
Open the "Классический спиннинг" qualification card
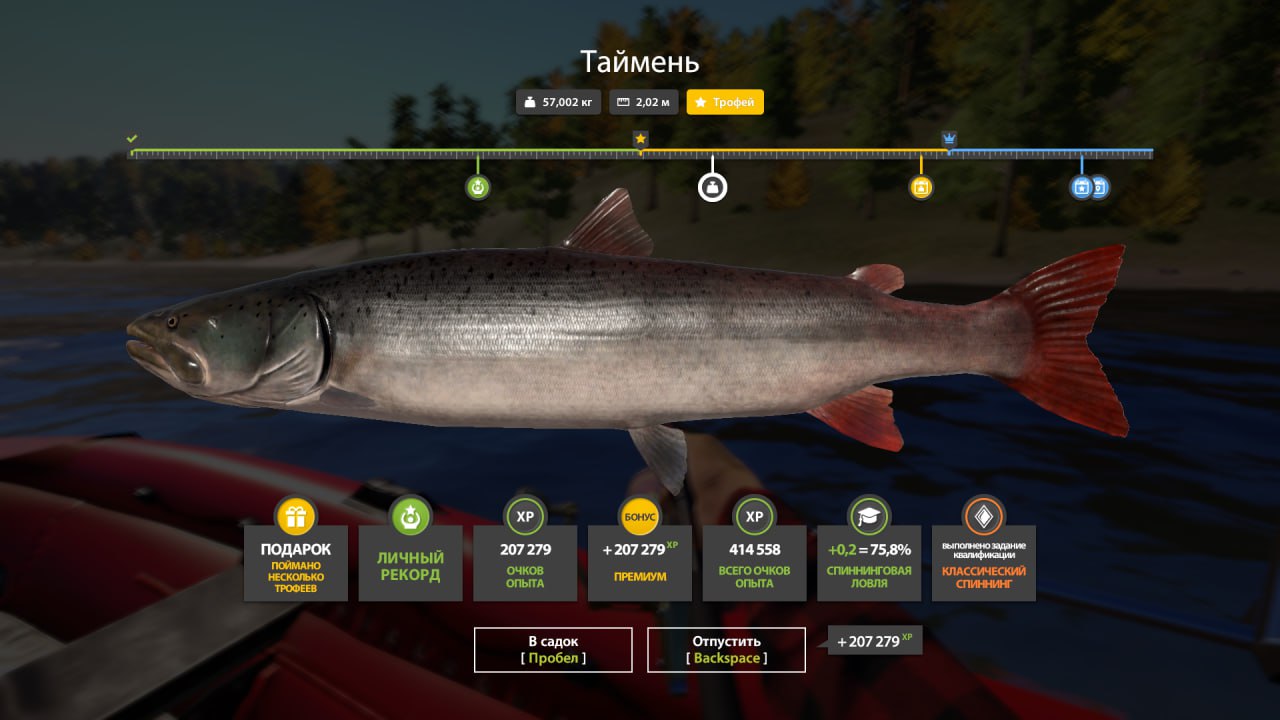(984, 562)
